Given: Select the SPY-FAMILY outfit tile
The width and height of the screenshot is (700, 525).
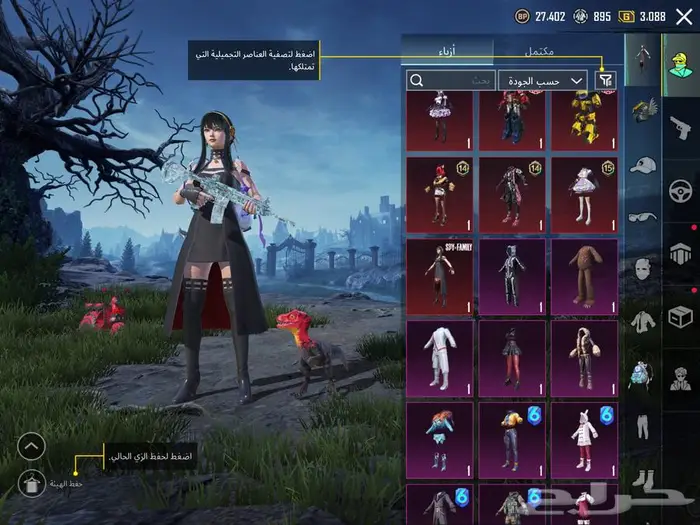Looking at the screenshot, I should (439, 274).
